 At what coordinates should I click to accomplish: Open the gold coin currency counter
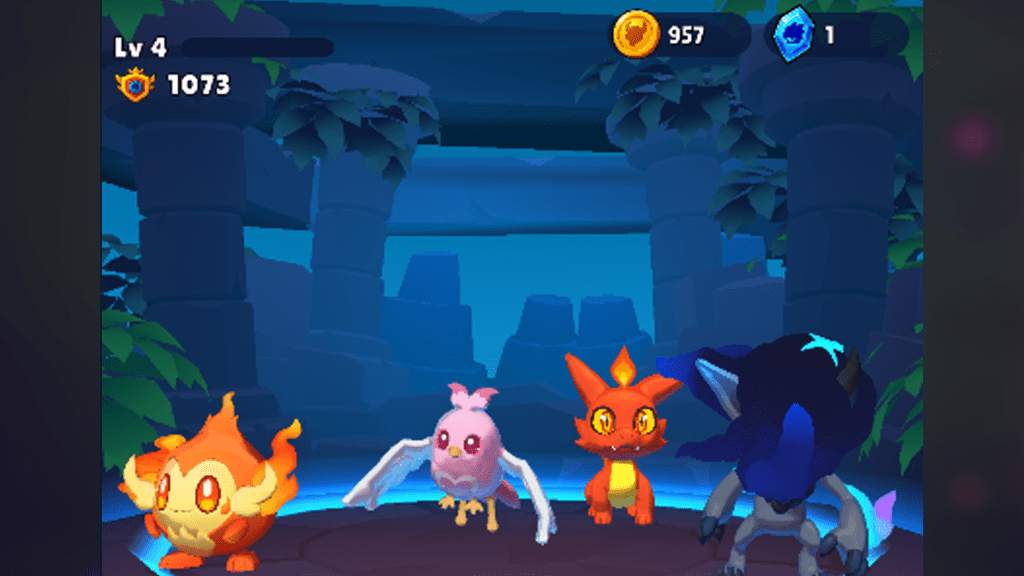click(x=680, y=36)
